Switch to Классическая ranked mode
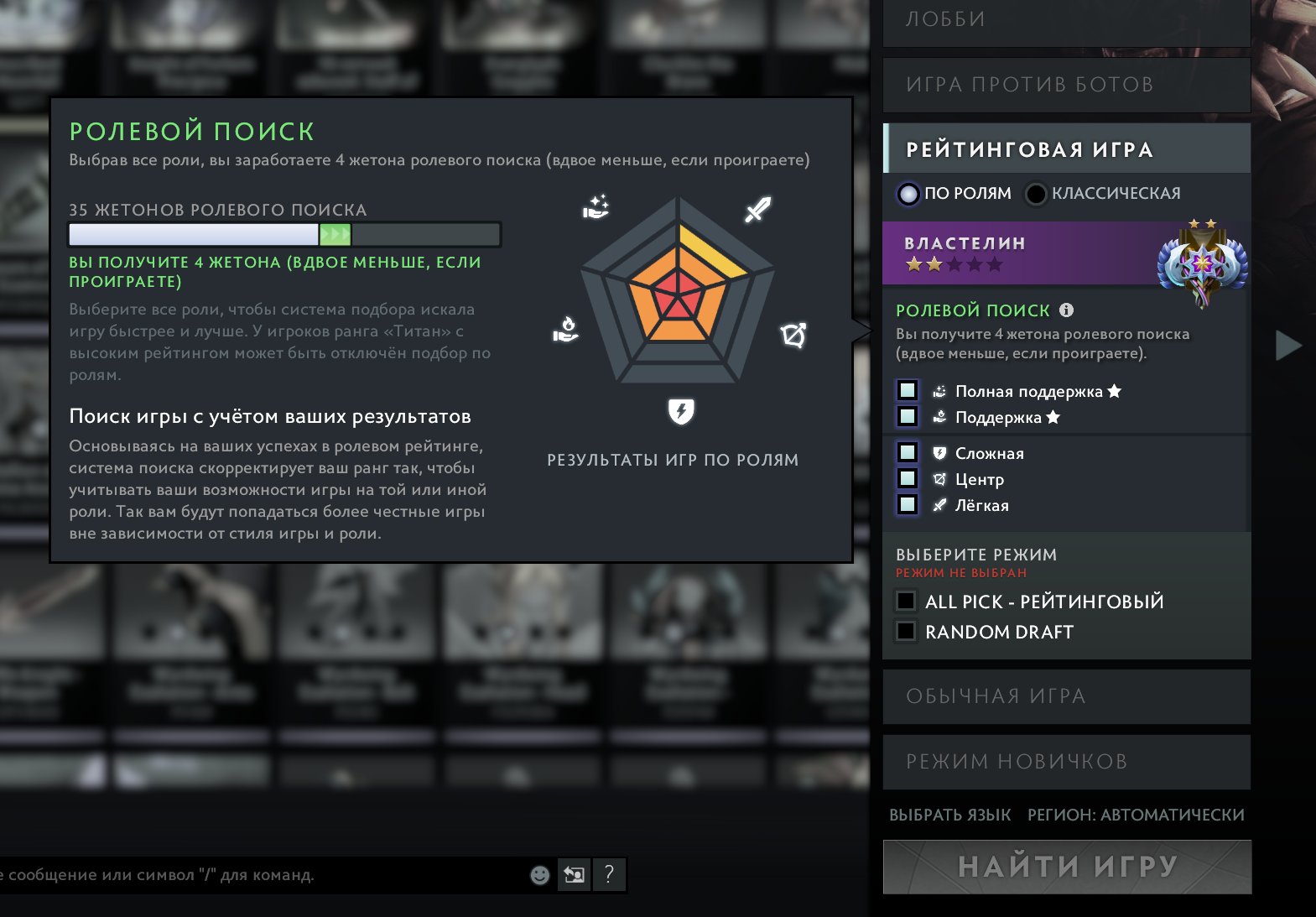This screenshot has height=917, width=1316. pos(1037,194)
